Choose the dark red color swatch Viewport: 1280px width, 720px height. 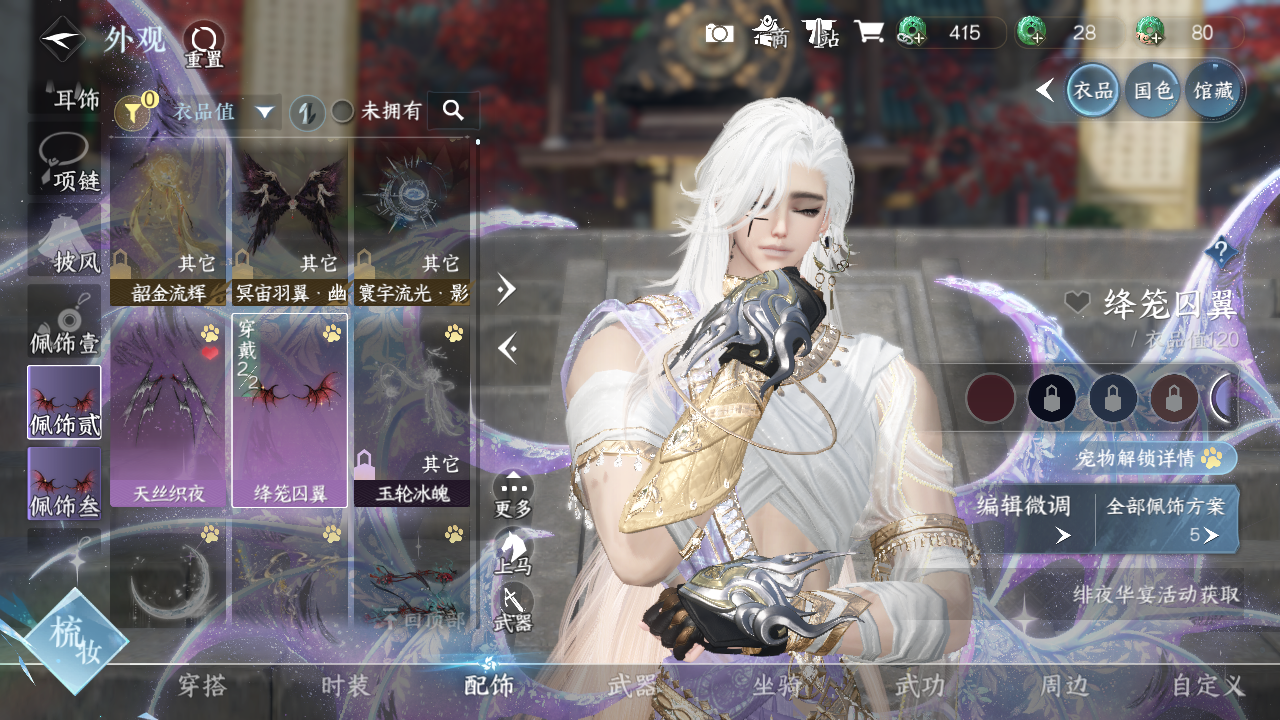click(x=990, y=398)
